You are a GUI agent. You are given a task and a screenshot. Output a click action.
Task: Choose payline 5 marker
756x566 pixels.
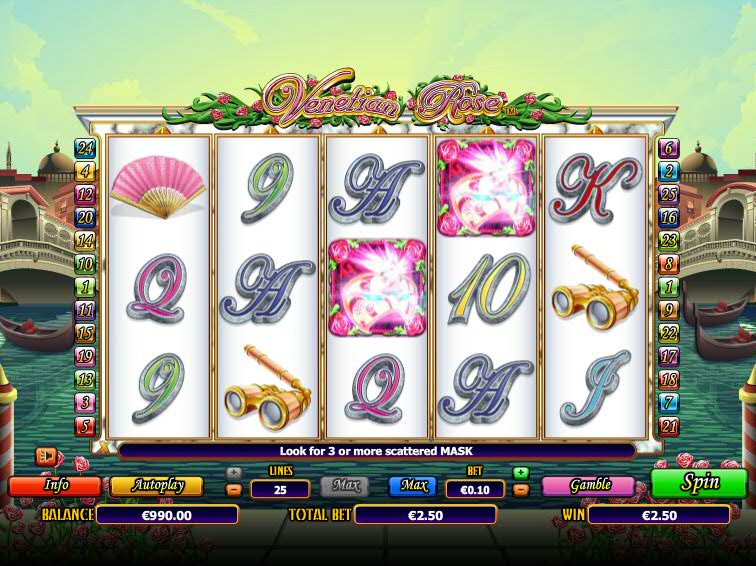pos(86,427)
